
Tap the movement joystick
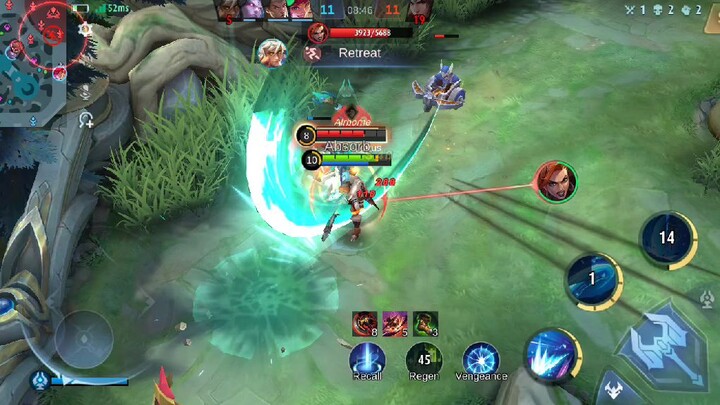82,339
